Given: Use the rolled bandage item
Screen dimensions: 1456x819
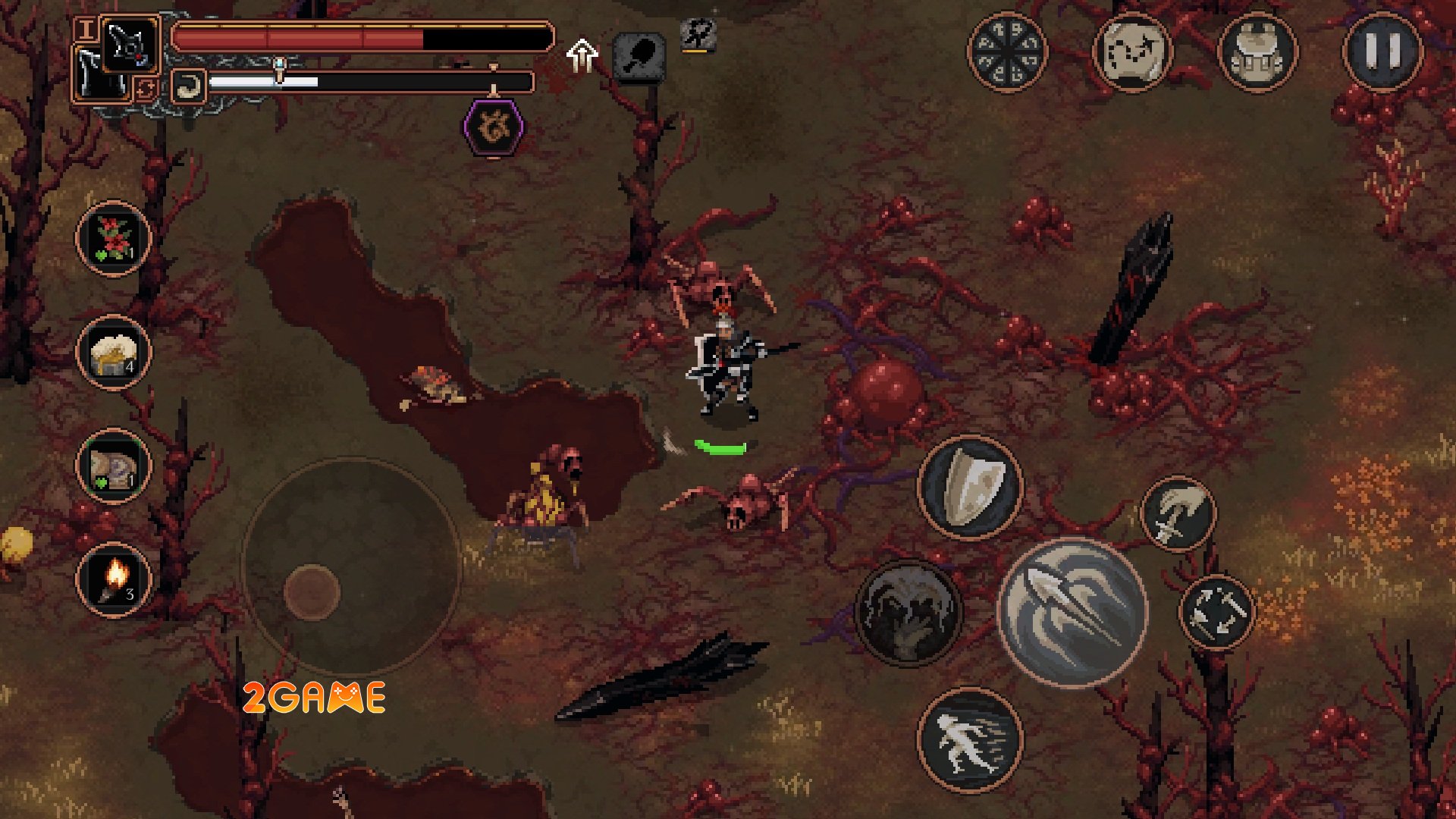Looking at the screenshot, I should (113, 466).
